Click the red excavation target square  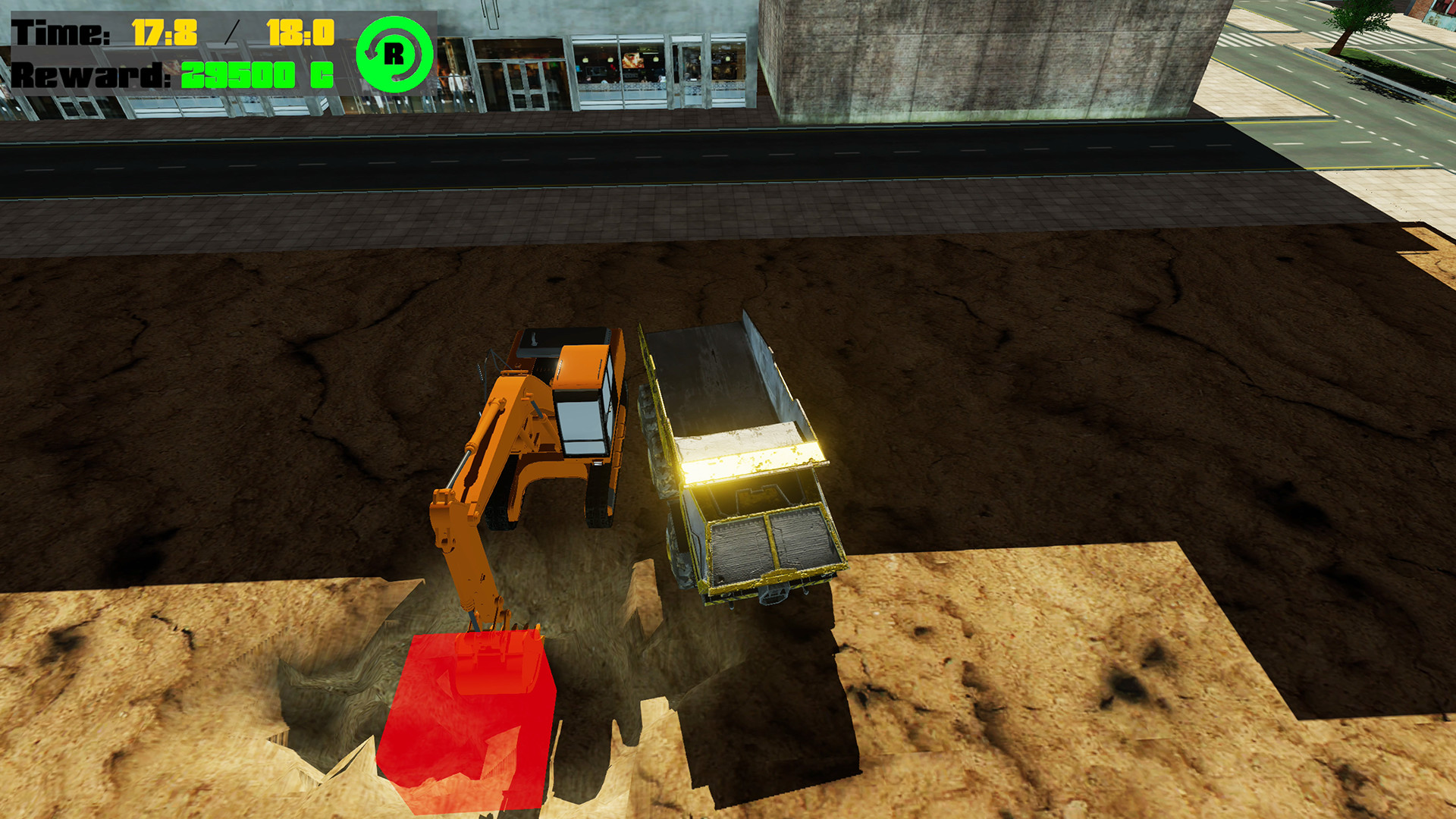[x=466, y=720]
